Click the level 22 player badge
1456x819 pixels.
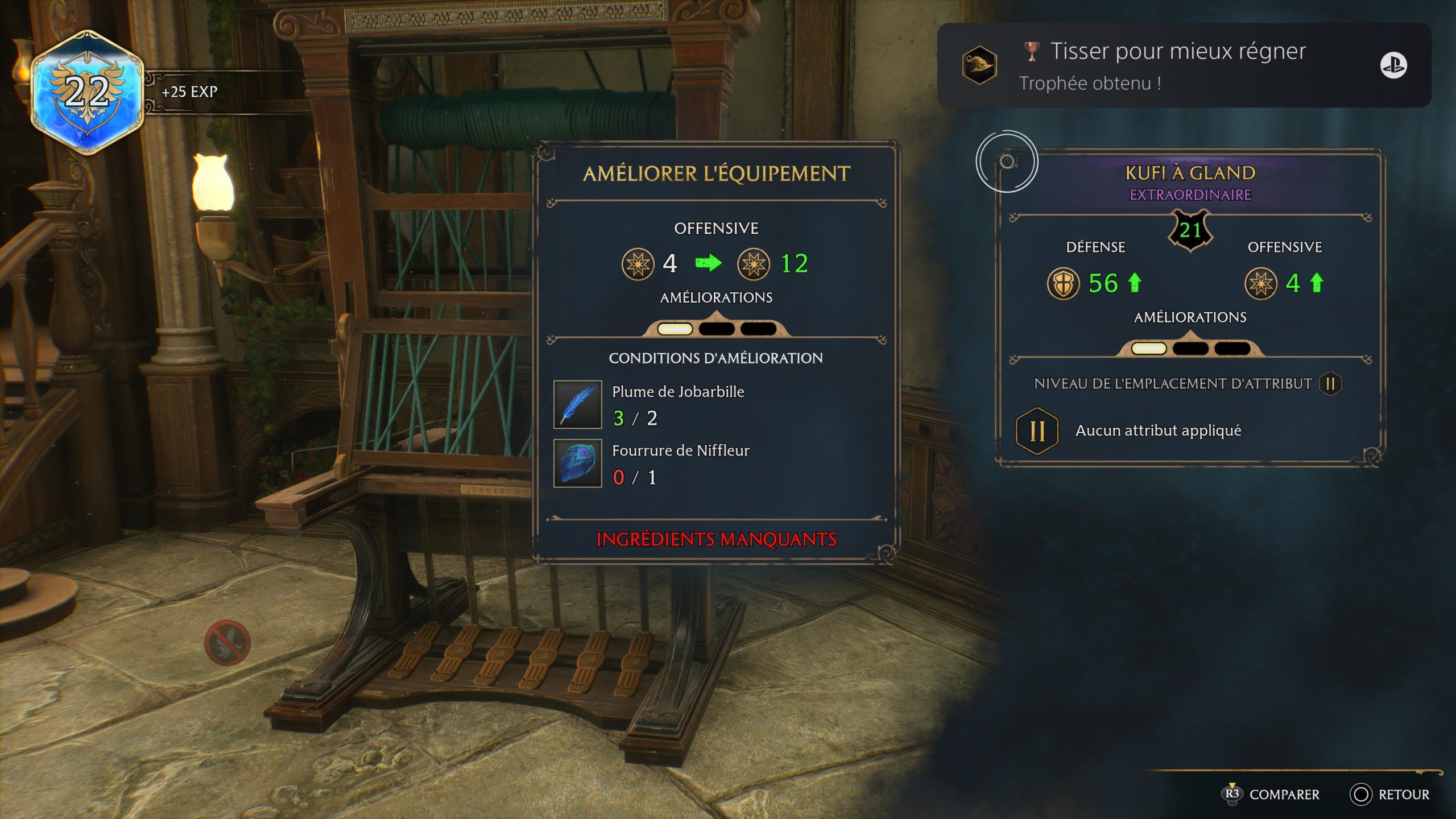click(87, 92)
